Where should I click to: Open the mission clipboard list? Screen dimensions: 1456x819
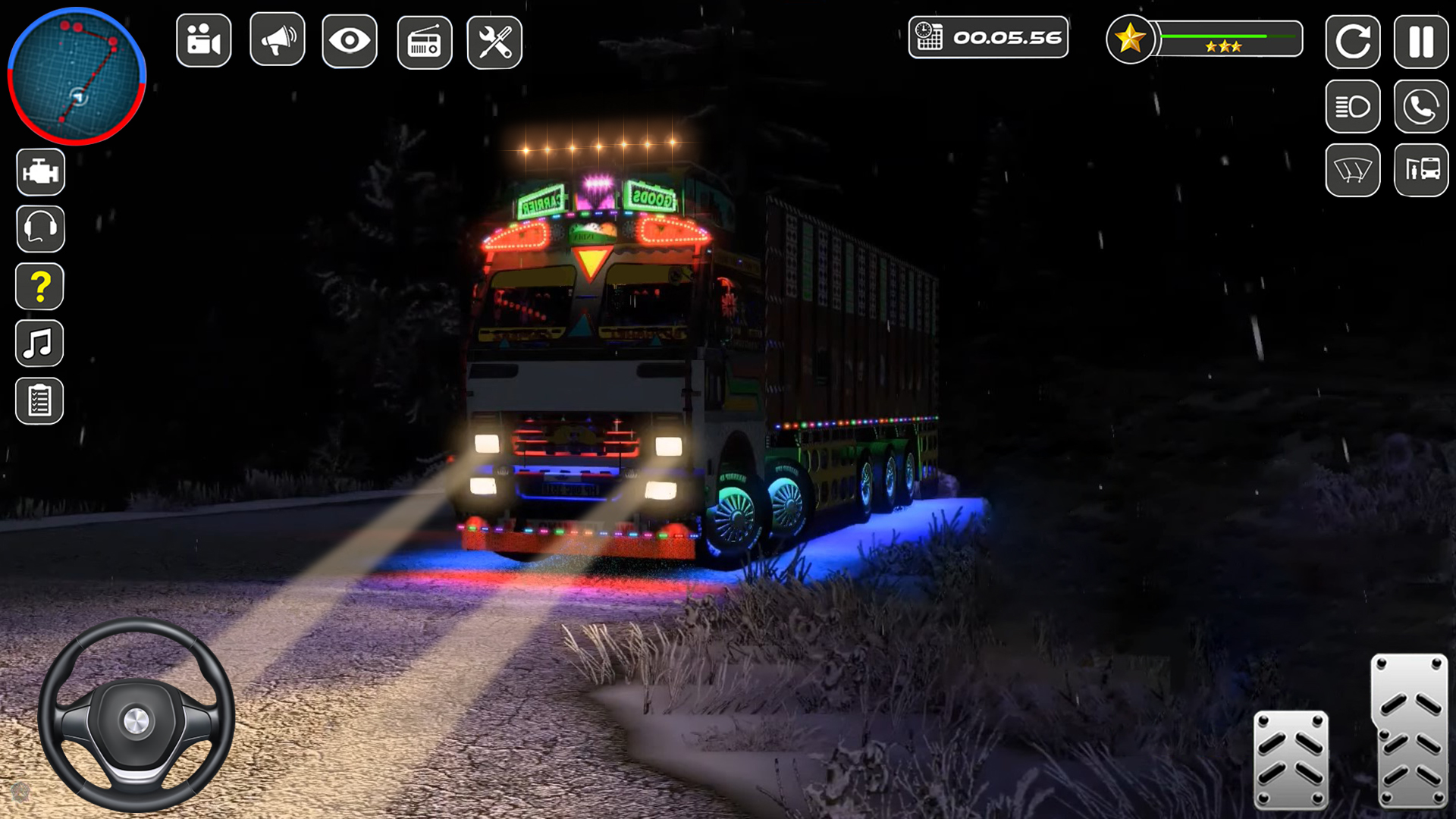click(39, 401)
